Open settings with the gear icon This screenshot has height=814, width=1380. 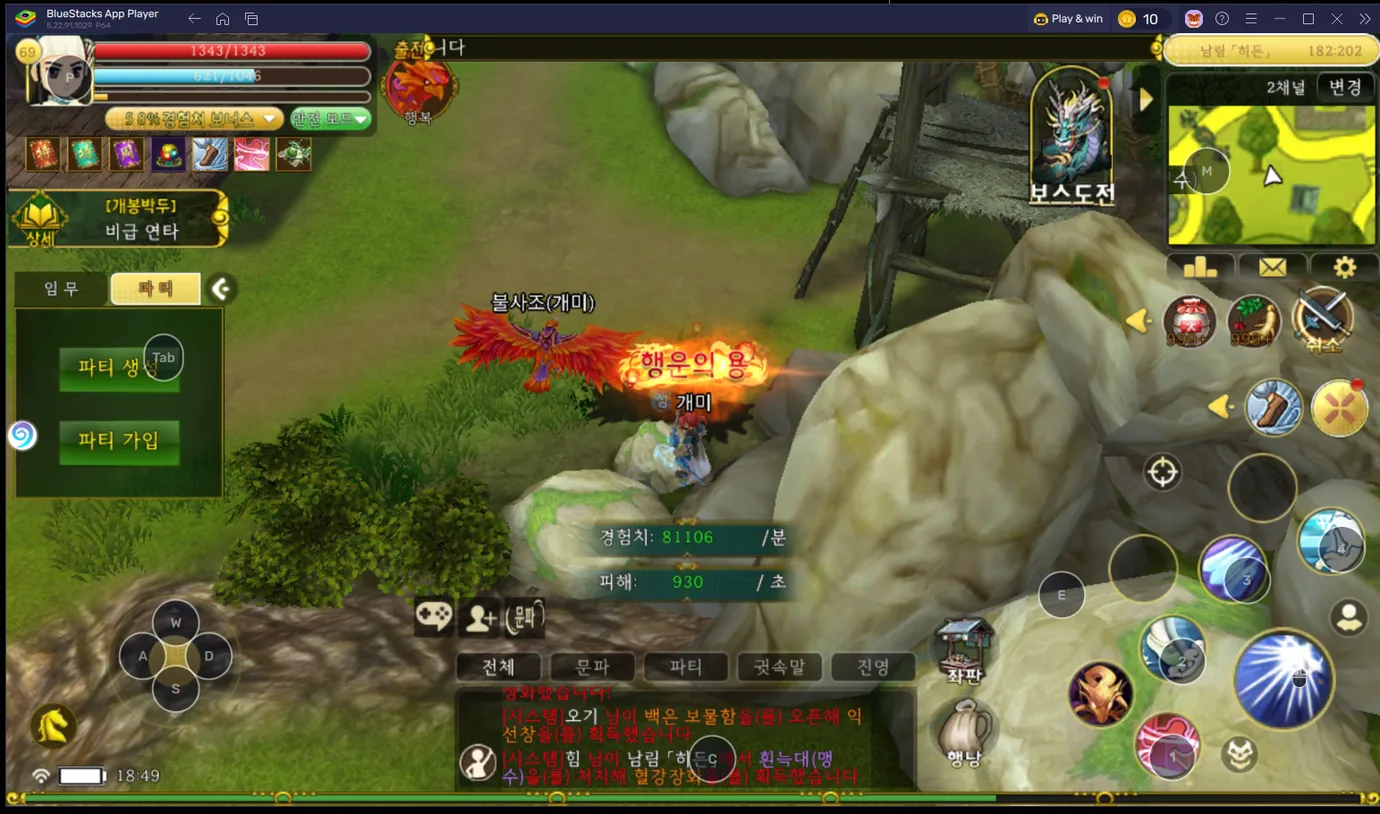[1344, 267]
